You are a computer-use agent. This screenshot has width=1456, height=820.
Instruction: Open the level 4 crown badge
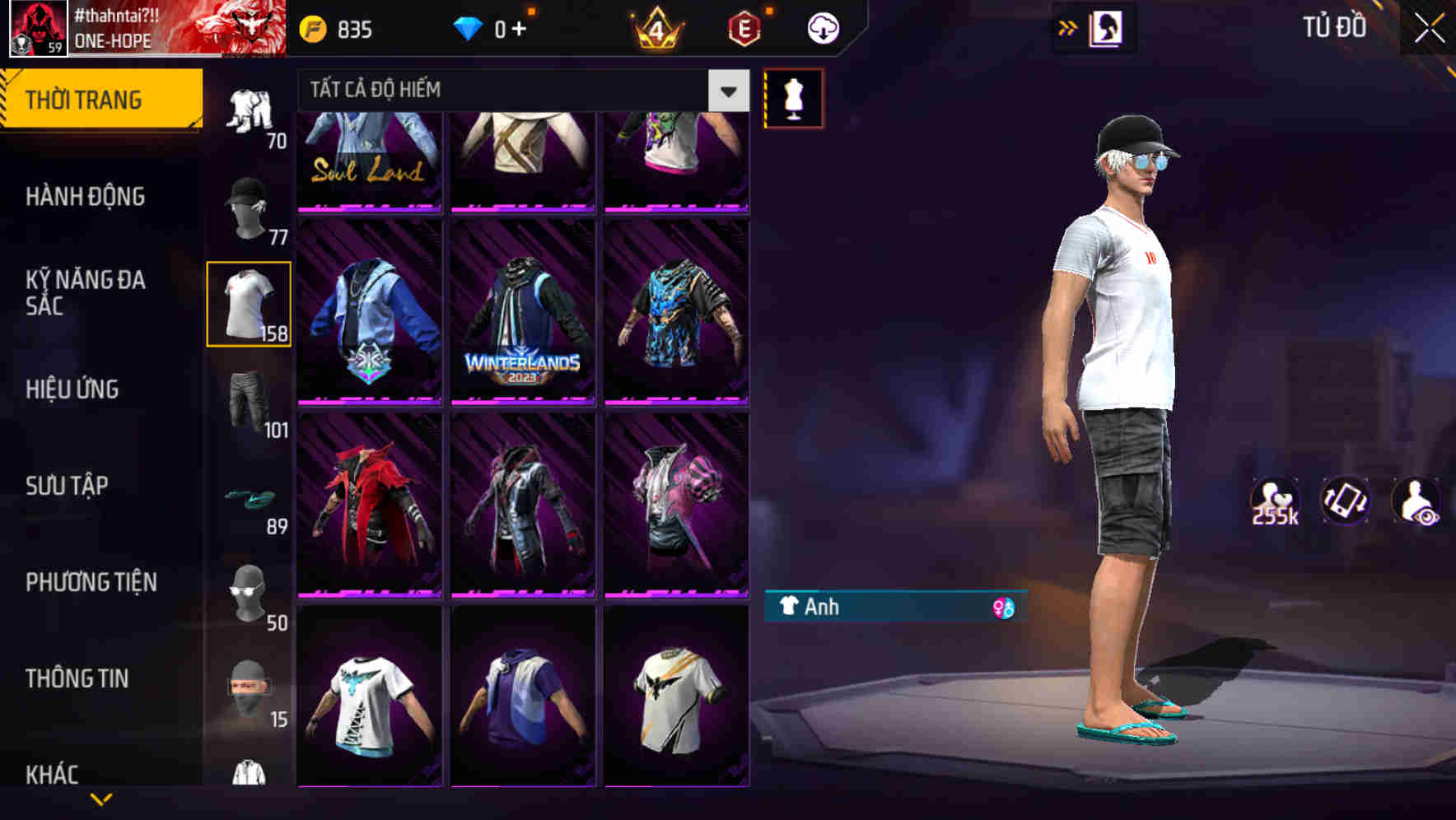[655, 27]
